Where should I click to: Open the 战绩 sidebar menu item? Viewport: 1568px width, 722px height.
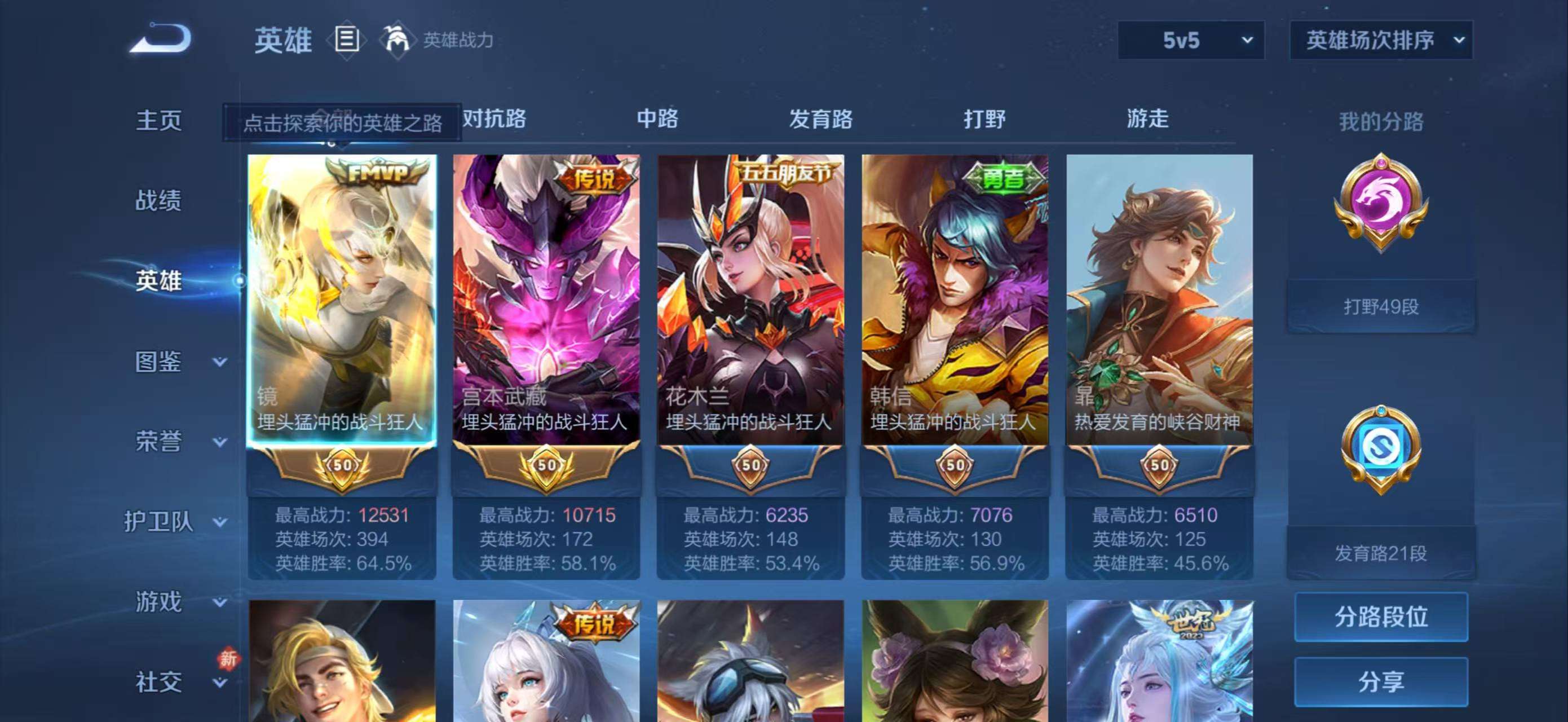[160, 201]
